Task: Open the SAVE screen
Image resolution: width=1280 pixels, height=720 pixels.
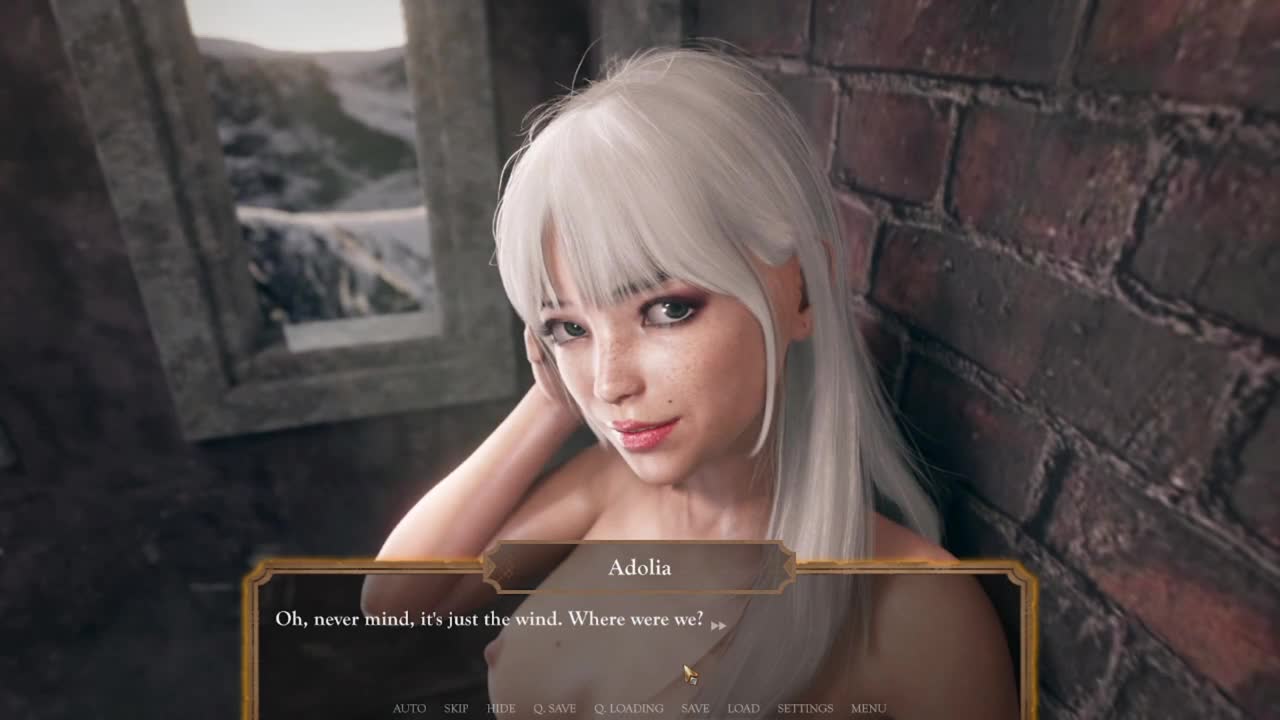Action: click(x=695, y=708)
